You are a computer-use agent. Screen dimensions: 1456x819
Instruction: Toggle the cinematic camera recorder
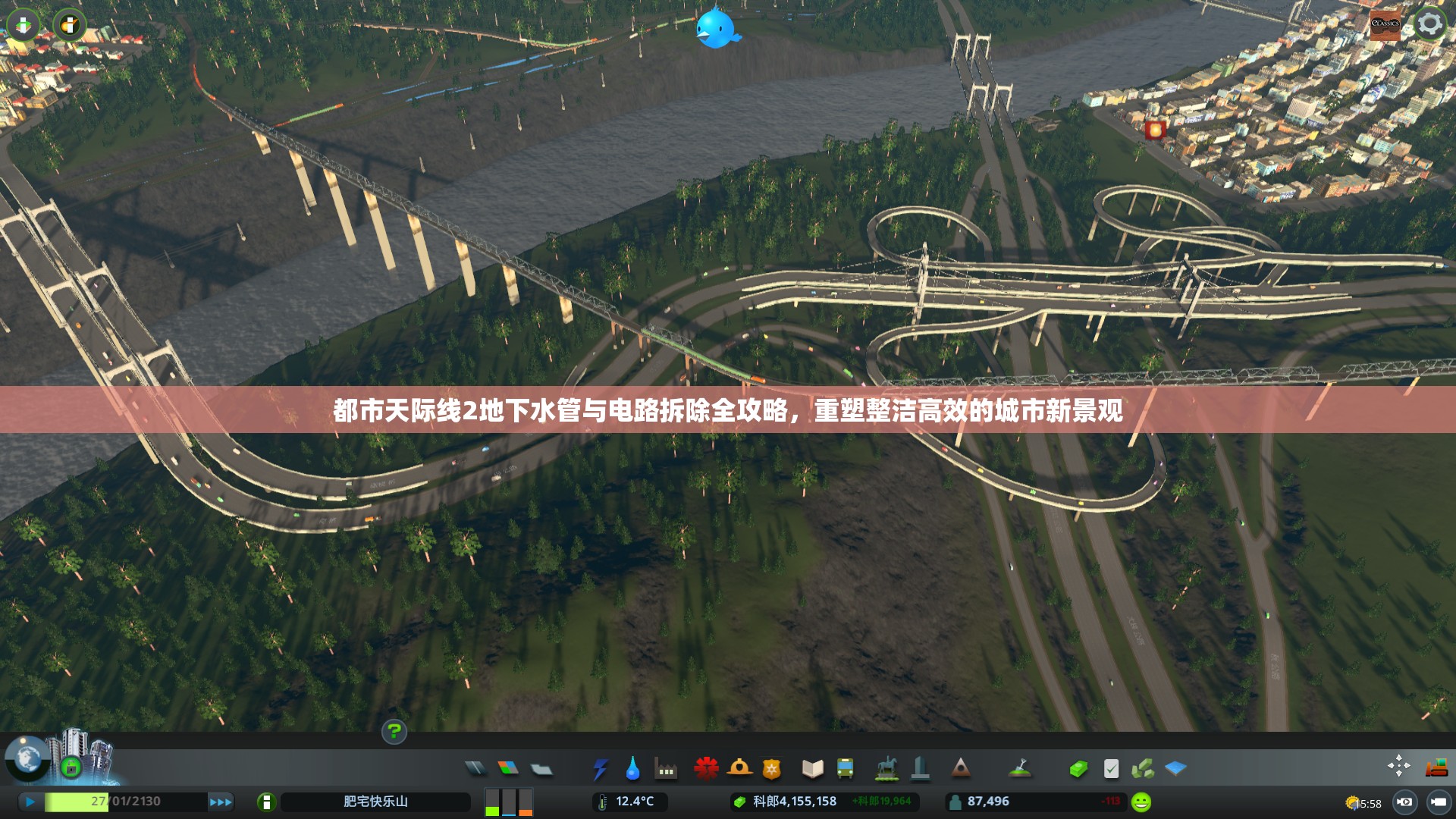[x=1405, y=802]
